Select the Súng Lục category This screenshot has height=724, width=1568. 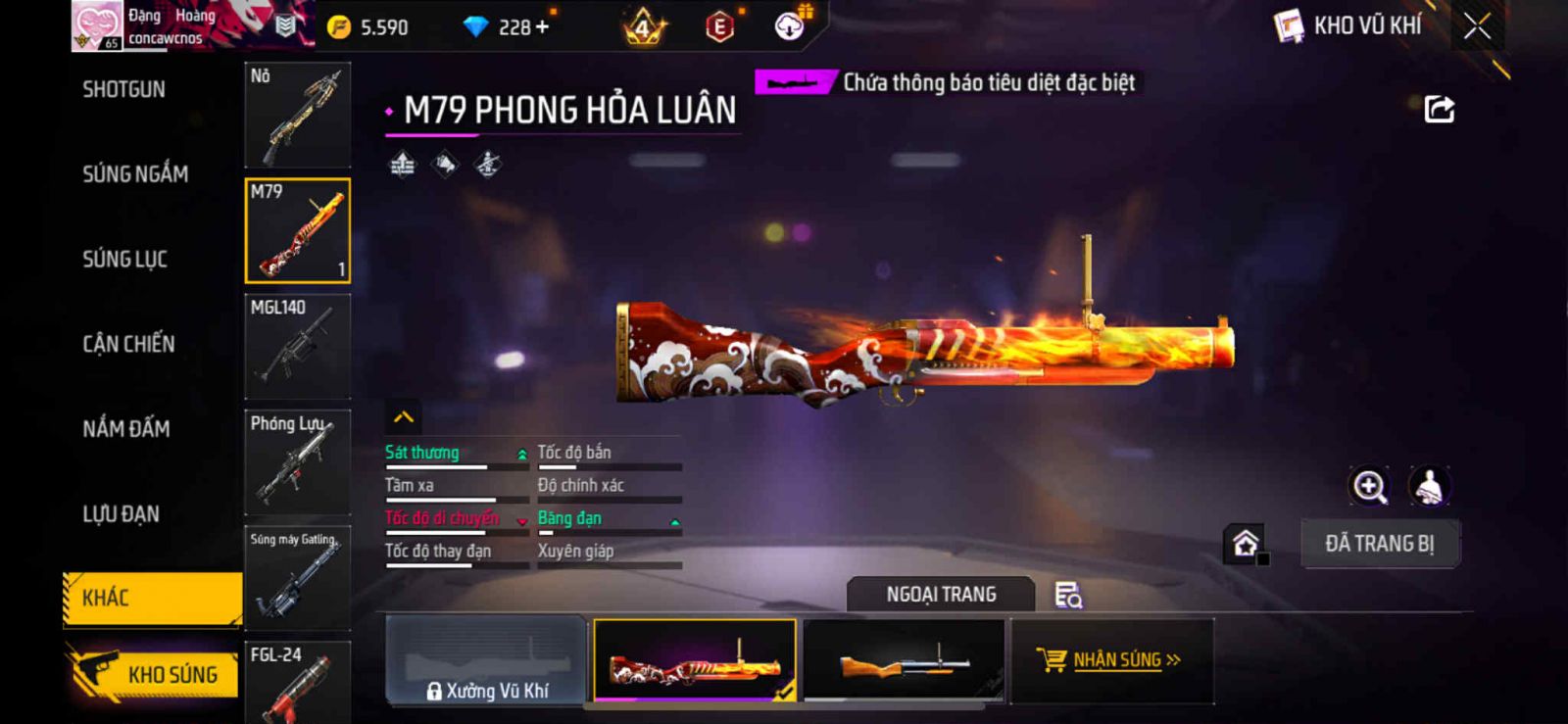click(124, 260)
